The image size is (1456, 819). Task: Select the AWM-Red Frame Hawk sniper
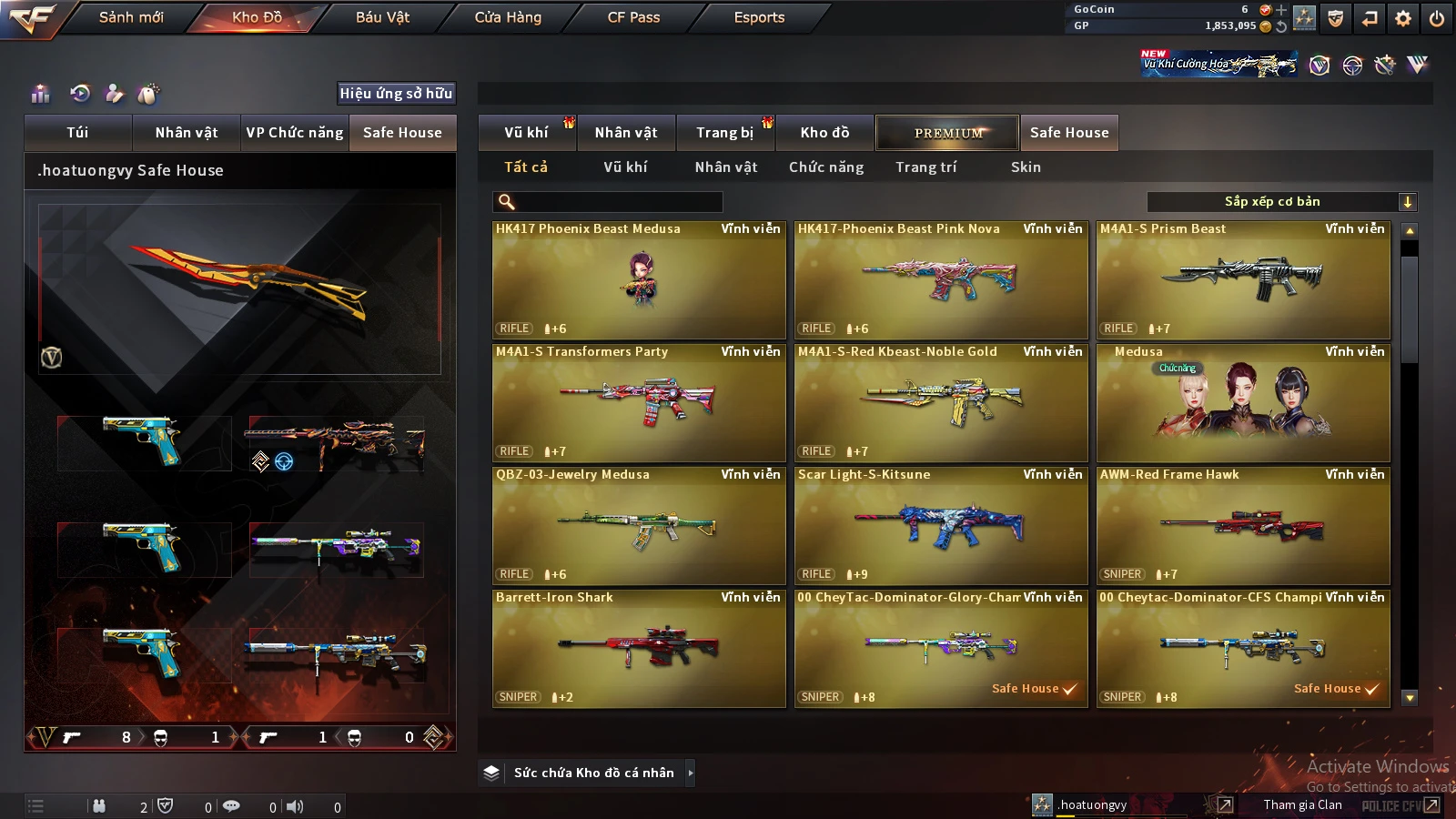click(1243, 525)
